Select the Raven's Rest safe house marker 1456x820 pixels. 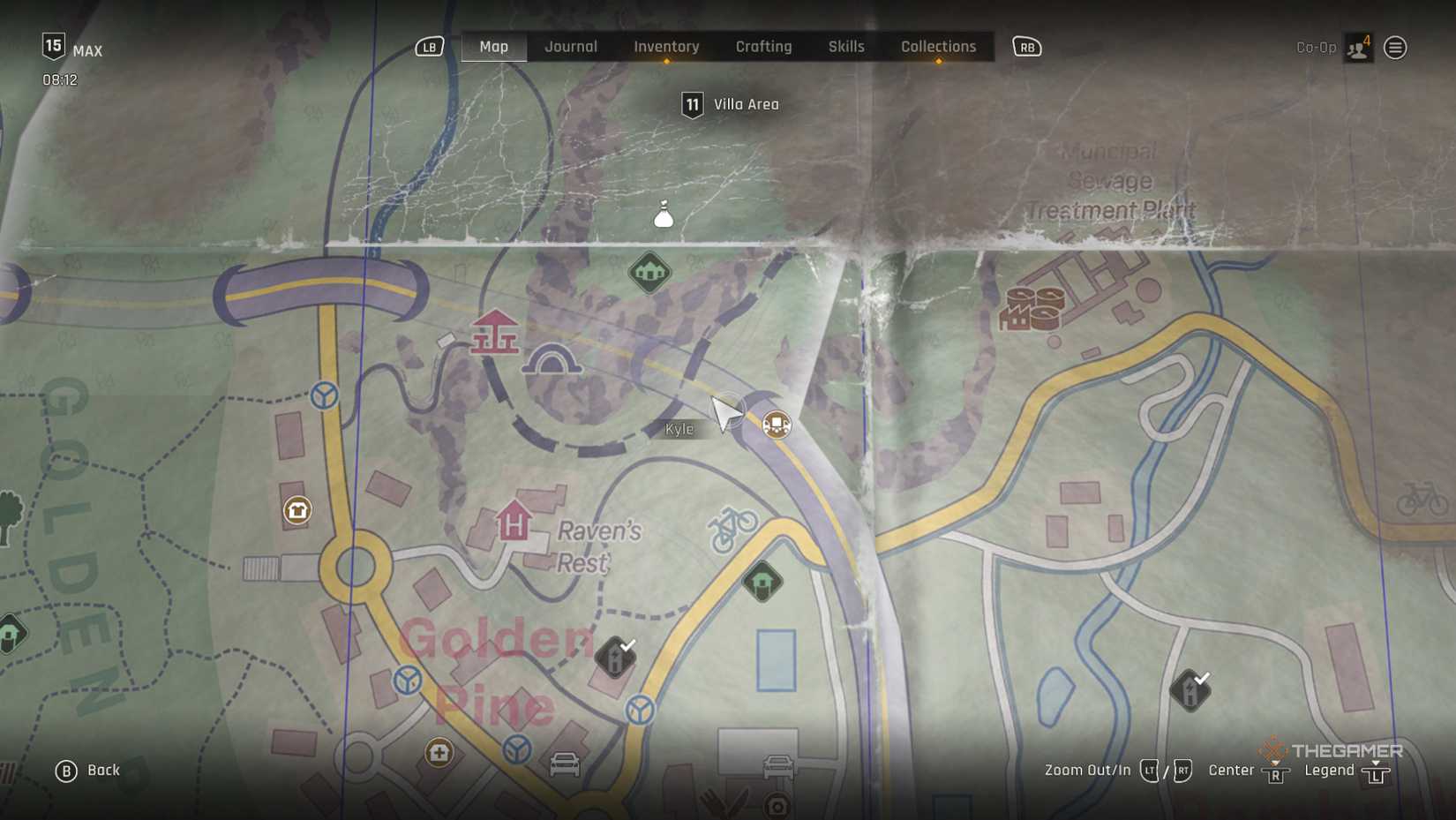[x=513, y=521]
